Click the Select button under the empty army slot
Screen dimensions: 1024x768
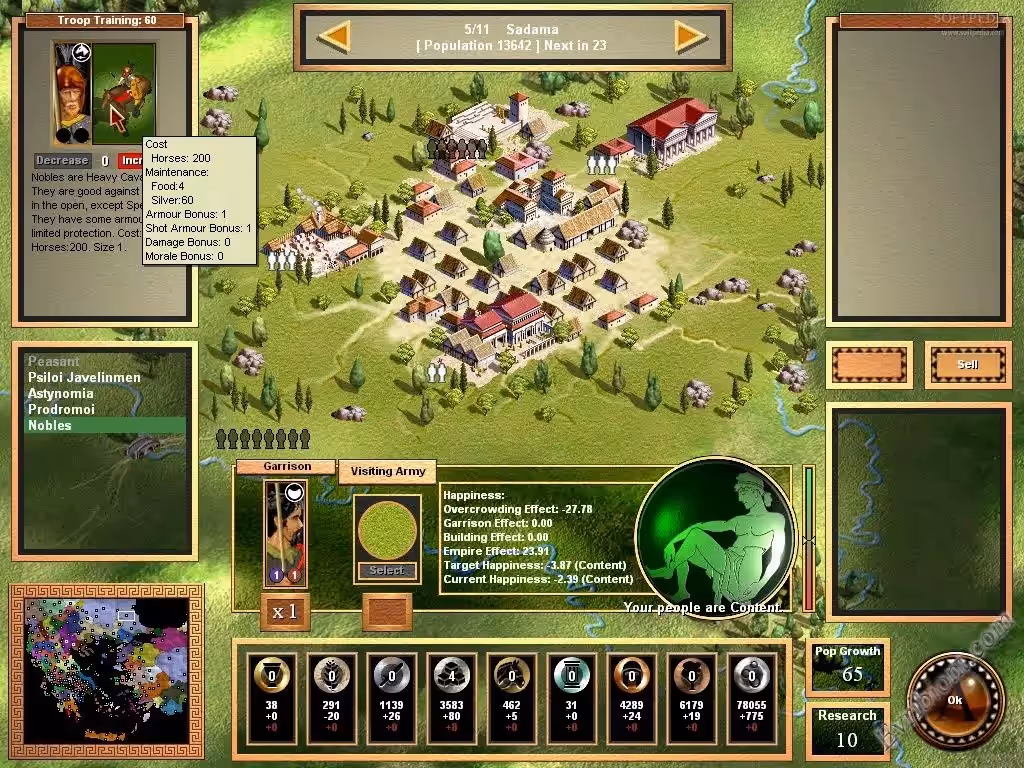[x=387, y=571]
